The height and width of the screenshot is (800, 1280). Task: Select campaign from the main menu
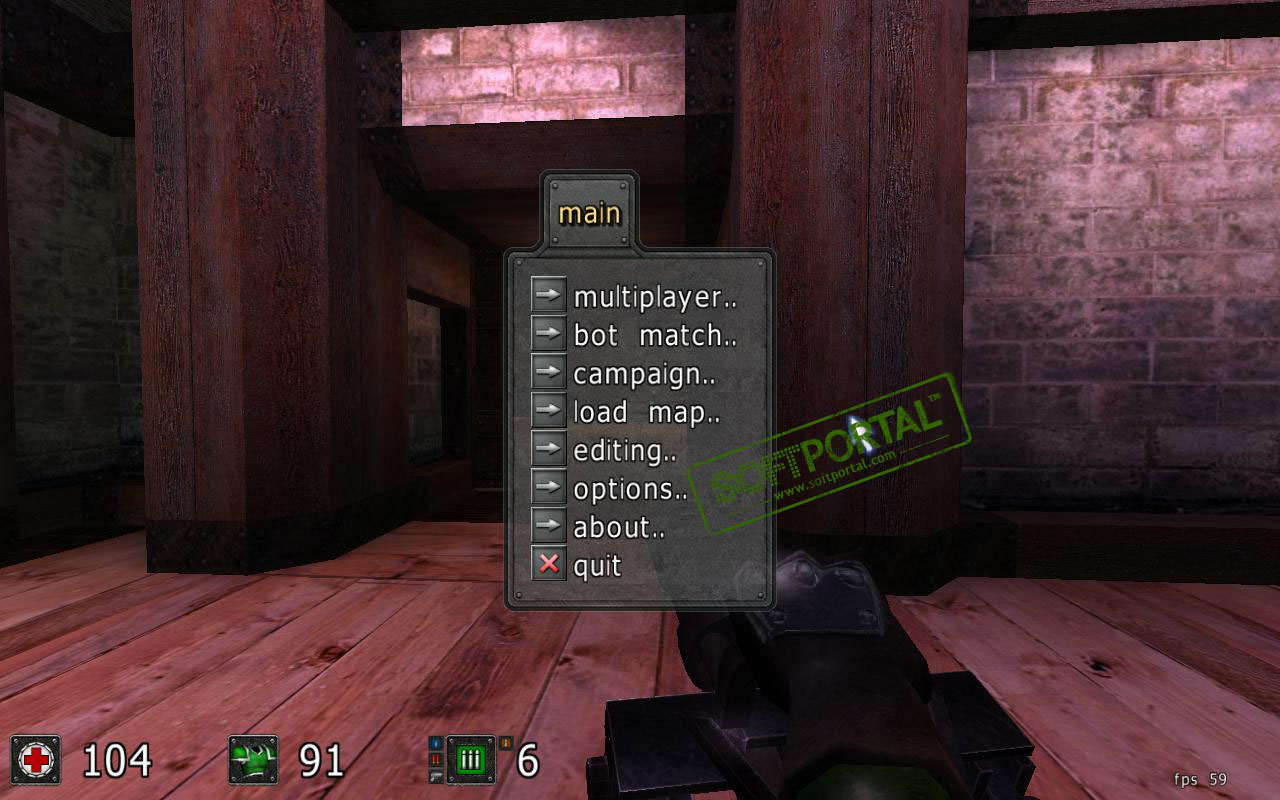click(643, 374)
